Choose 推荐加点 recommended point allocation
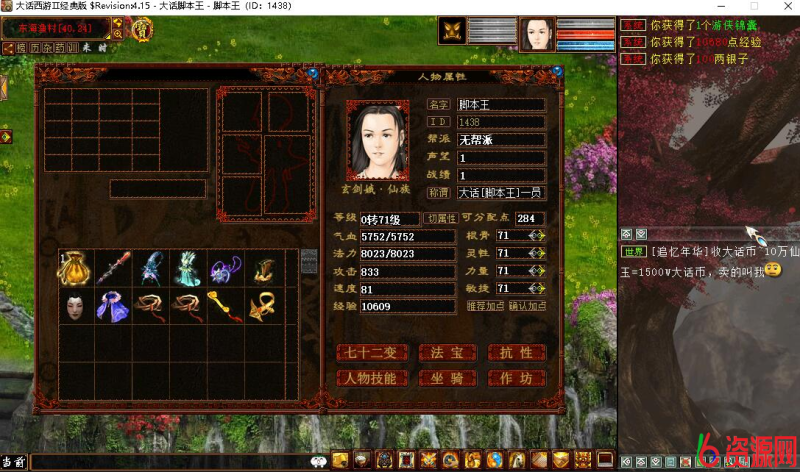The width and height of the screenshot is (800, 472). pos(486,306)
